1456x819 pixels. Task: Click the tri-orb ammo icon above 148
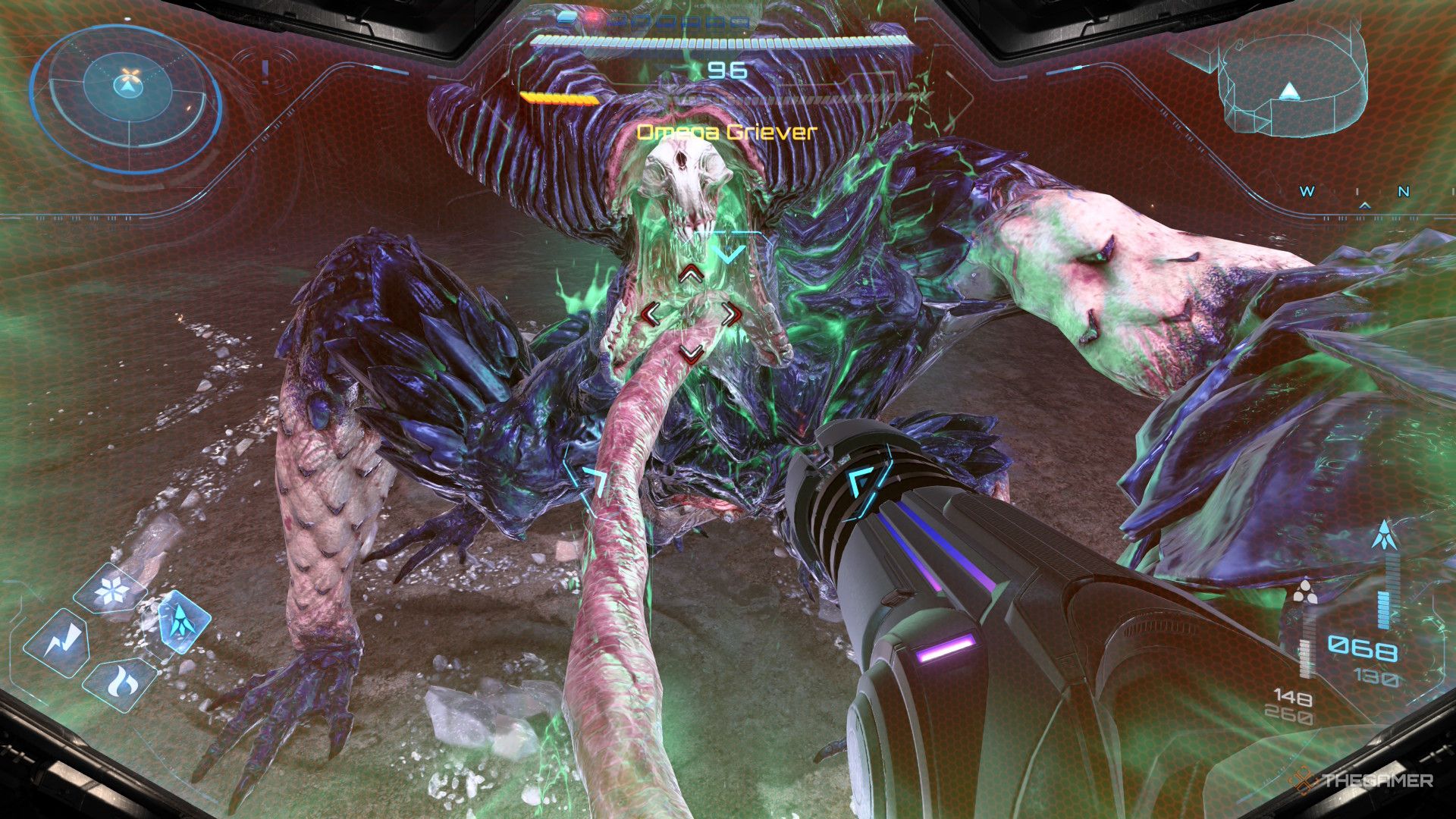pyautogui.click(x=1306, y=590)
